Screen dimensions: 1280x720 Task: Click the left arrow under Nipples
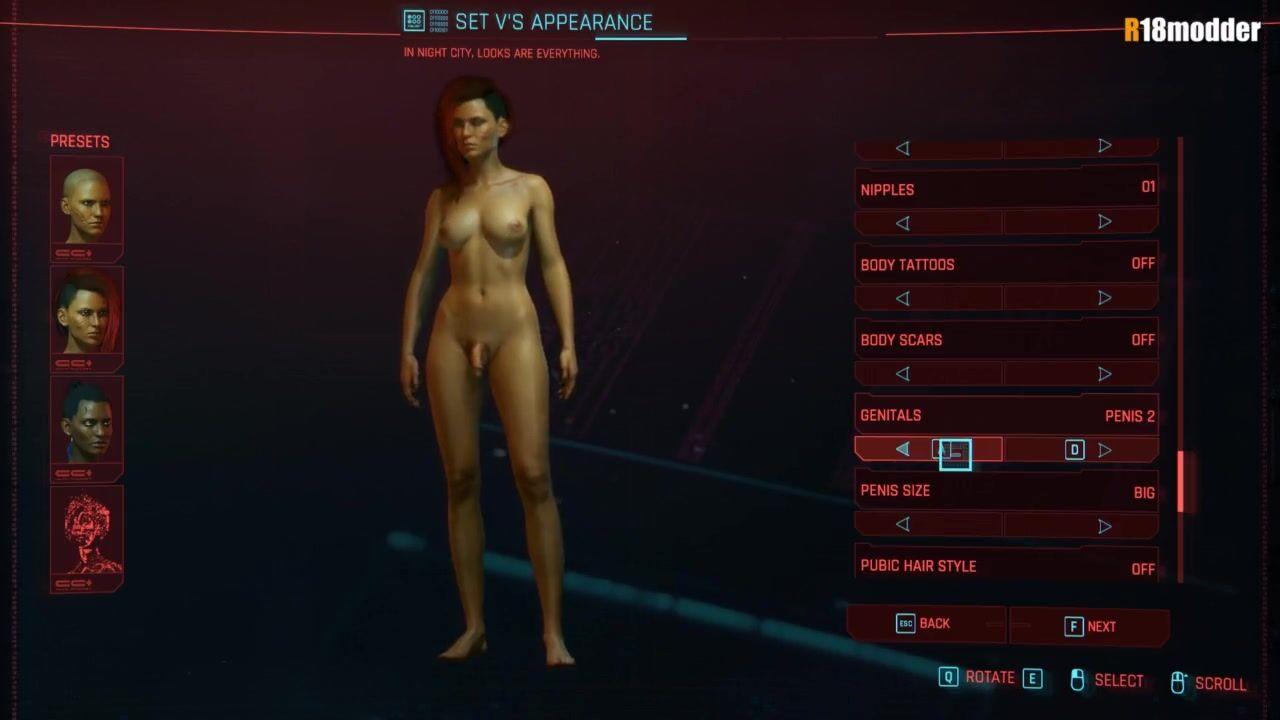[x=902, y=222]
